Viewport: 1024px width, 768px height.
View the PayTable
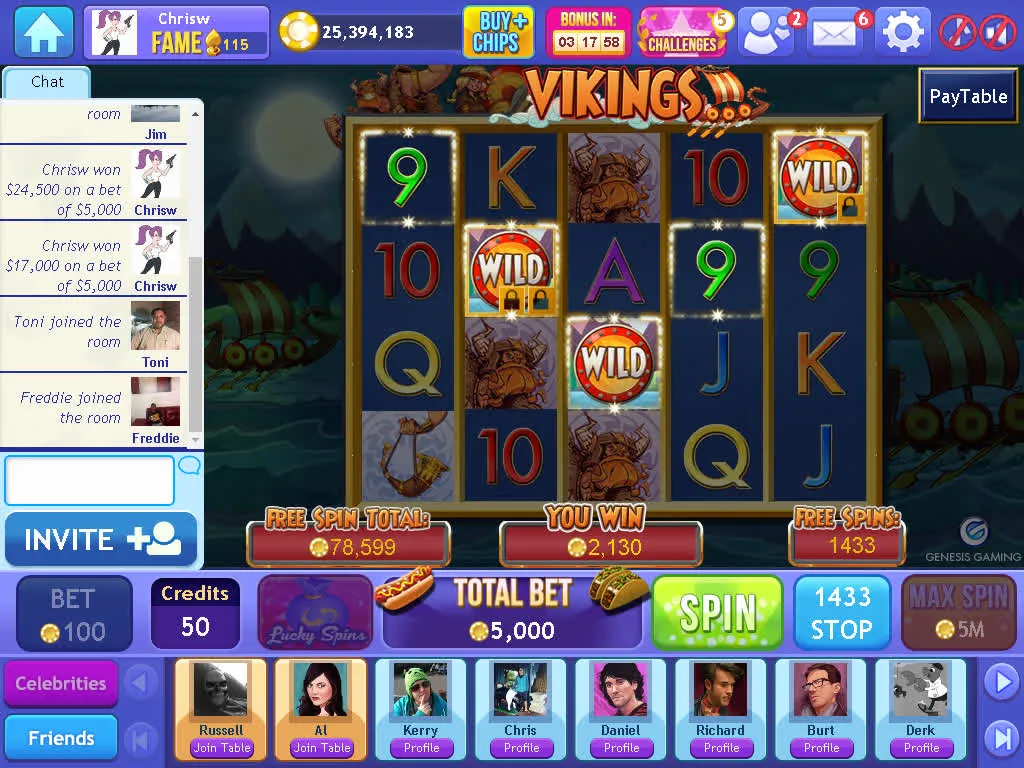coord(968,96)
